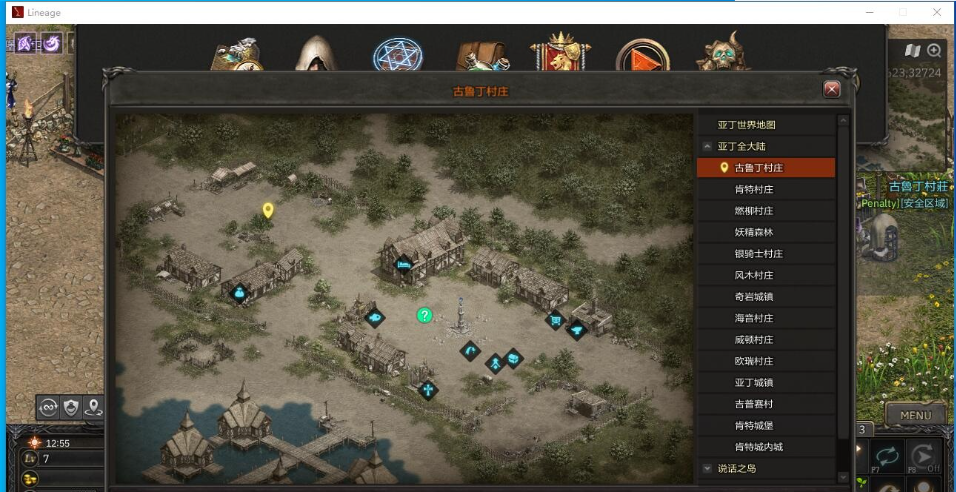Close the 古鲁丁村庄 map window
956x492 pixels.
831,90
